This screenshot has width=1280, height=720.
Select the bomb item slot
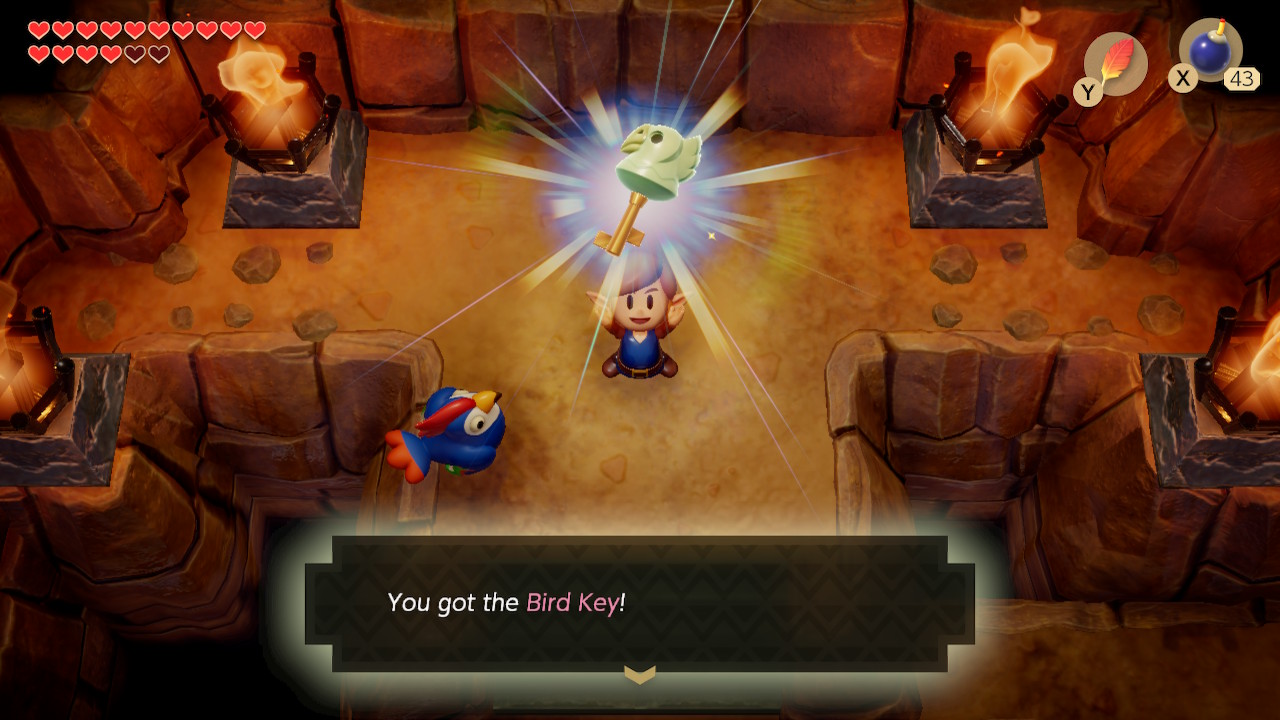[1210, 50]
